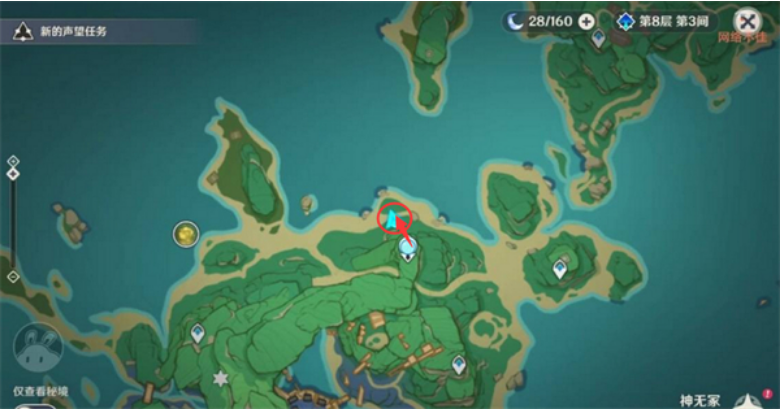The width and height of the screenshot is (780, 409).
Task: Click the player arrow circled in red
Action: point(394,217)
